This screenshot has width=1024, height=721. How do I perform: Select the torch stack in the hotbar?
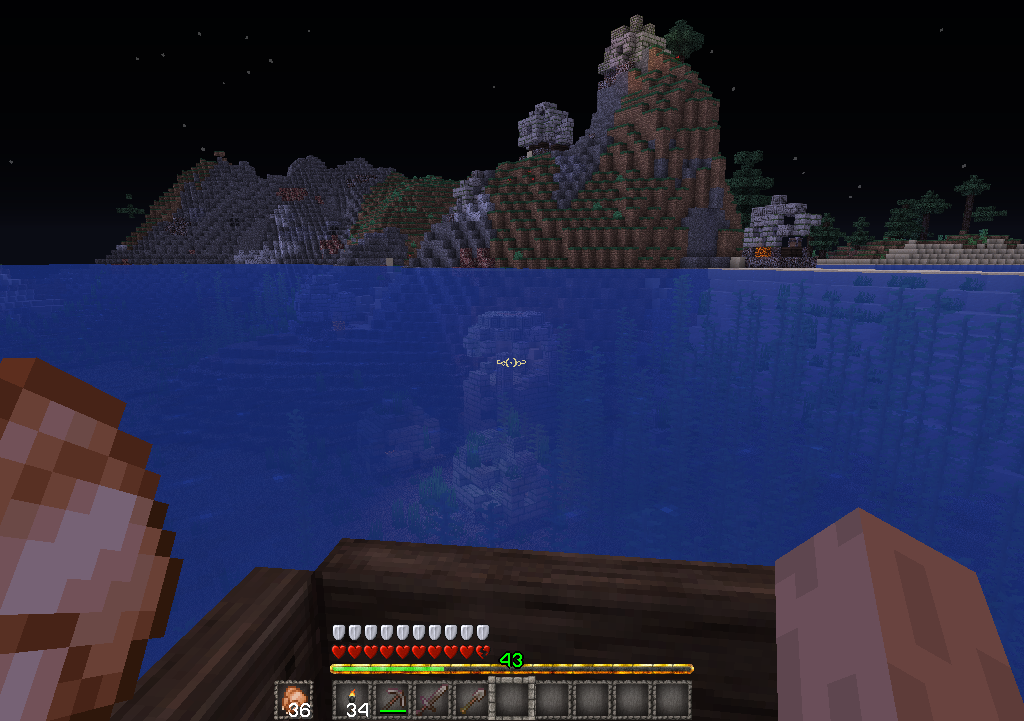(352, 700)
